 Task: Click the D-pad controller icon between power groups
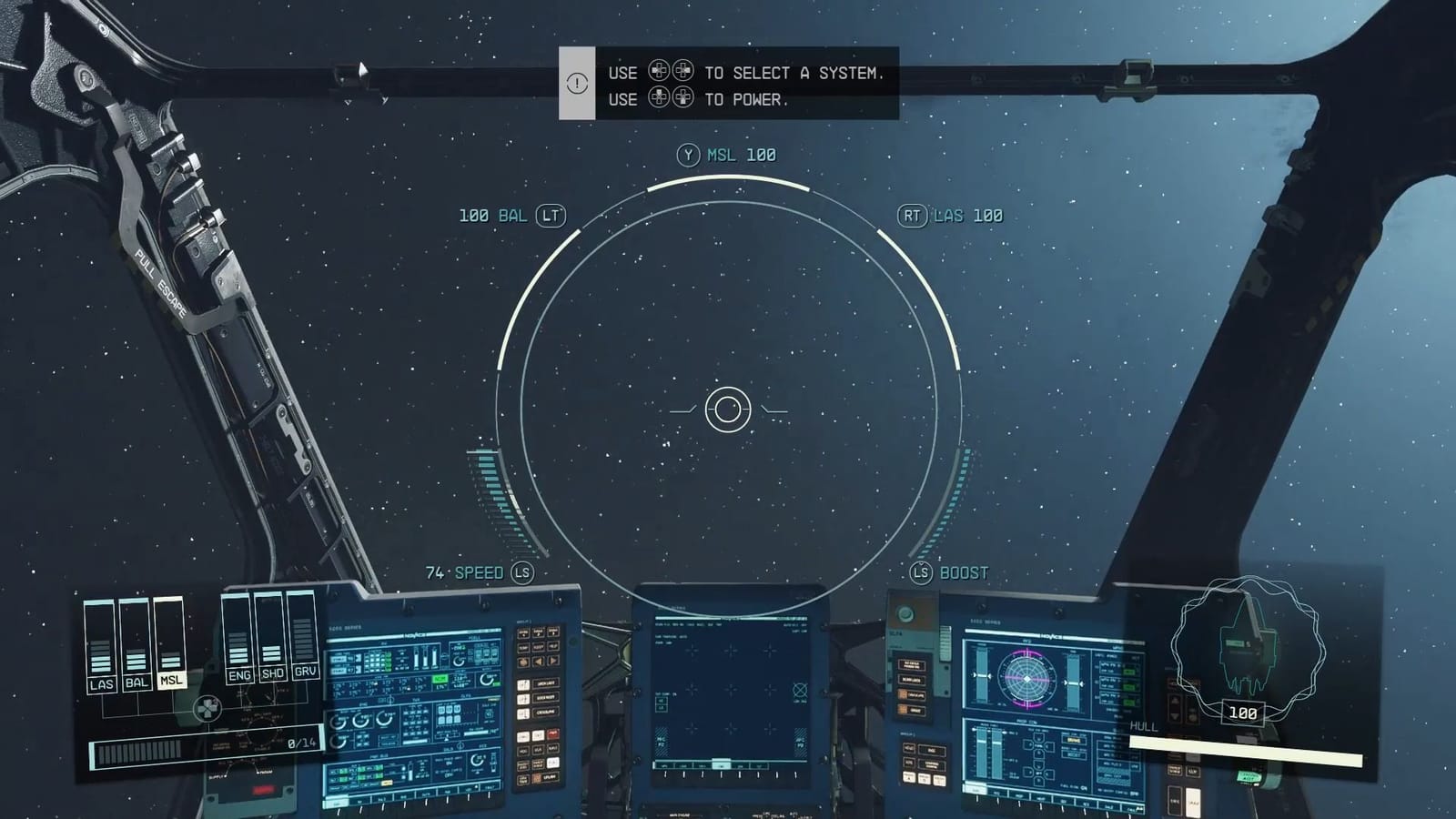click(x=209, y=709)
